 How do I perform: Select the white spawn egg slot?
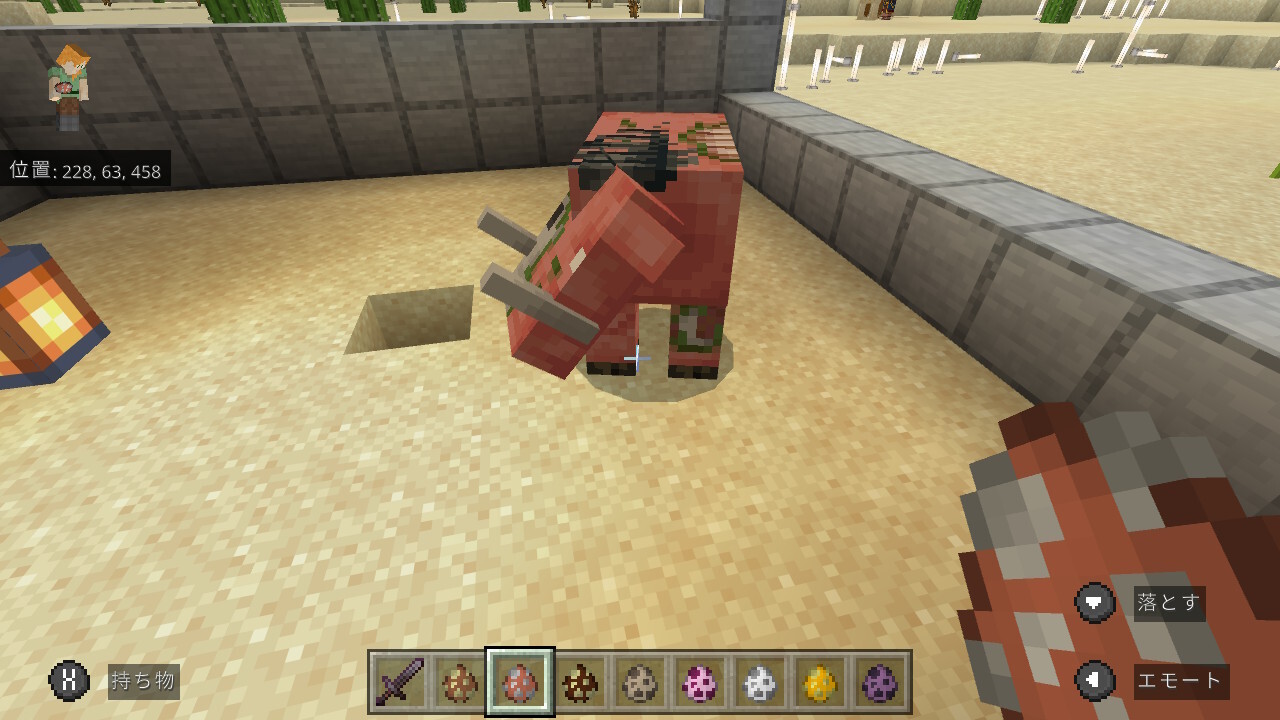pos(760,682)
